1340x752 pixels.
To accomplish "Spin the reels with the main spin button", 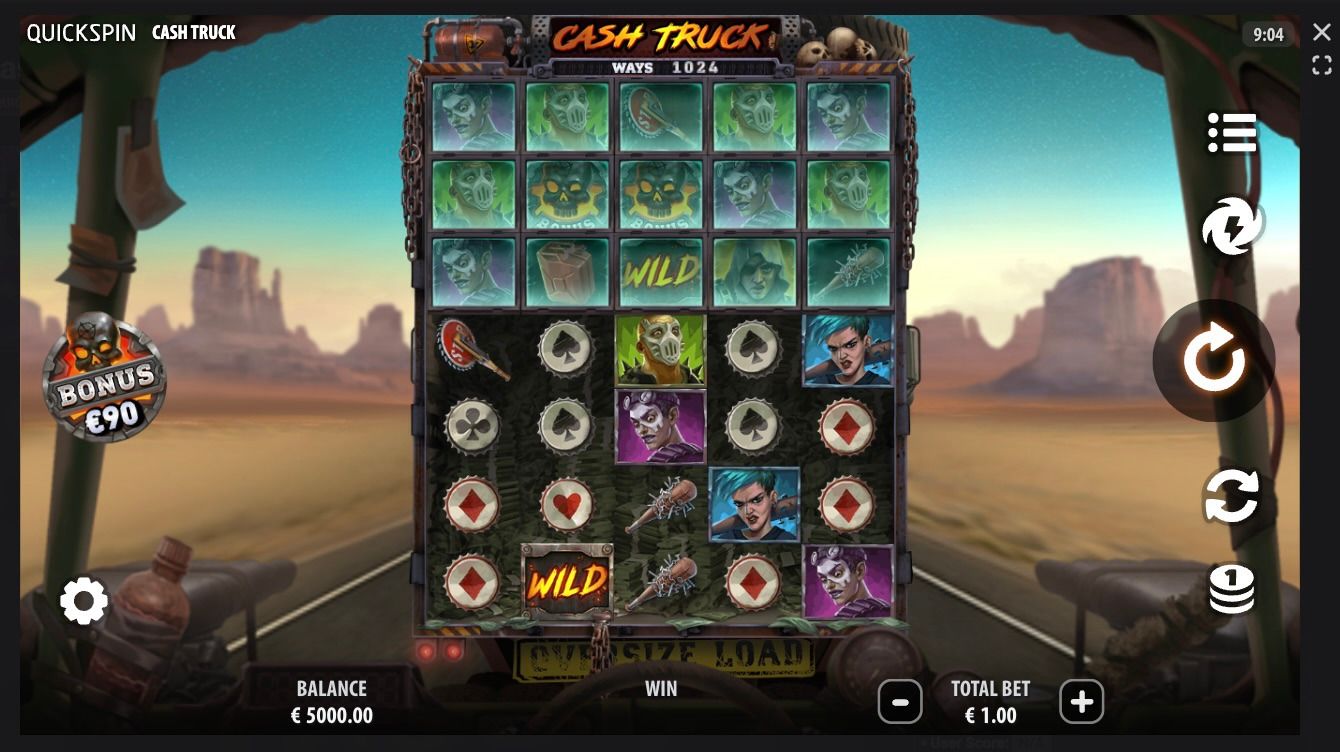I will click(1213, 360).
